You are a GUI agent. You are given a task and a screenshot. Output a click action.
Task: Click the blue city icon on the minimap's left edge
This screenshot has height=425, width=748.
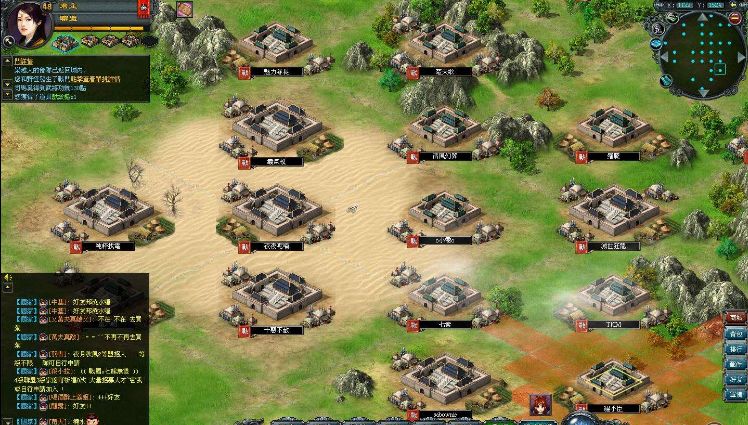coord(655,43)
